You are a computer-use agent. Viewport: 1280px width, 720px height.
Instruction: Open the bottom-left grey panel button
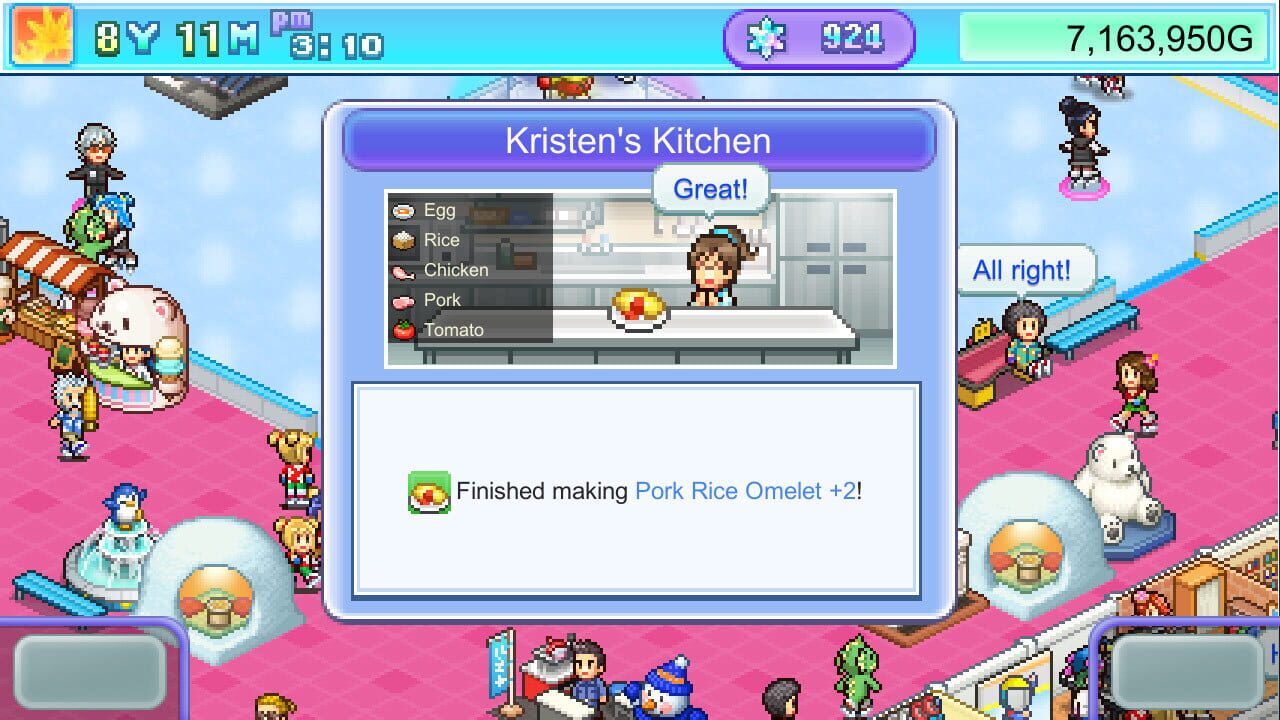[x=88, y=673]
